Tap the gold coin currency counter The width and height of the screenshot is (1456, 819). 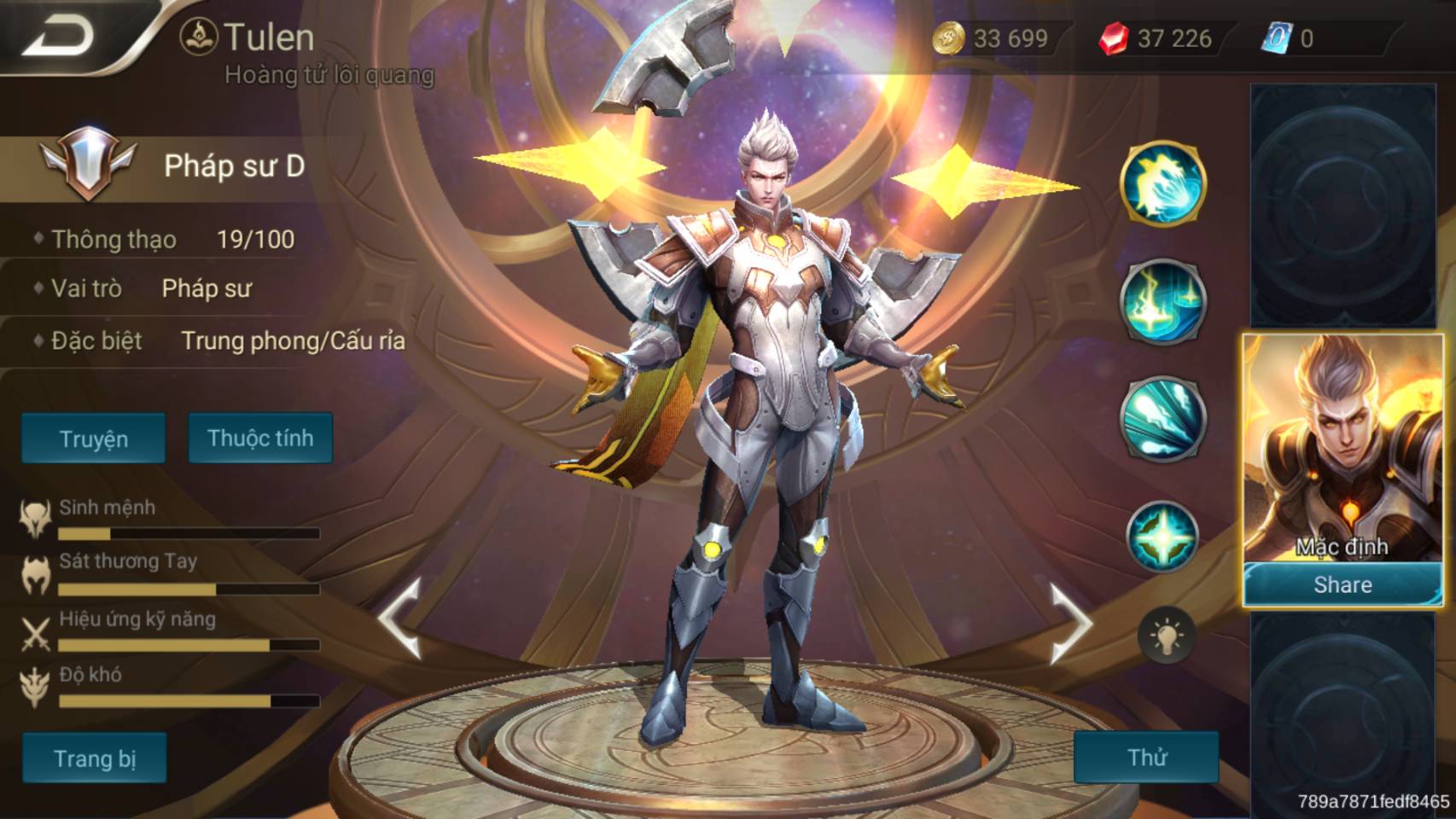pos(992,38)
